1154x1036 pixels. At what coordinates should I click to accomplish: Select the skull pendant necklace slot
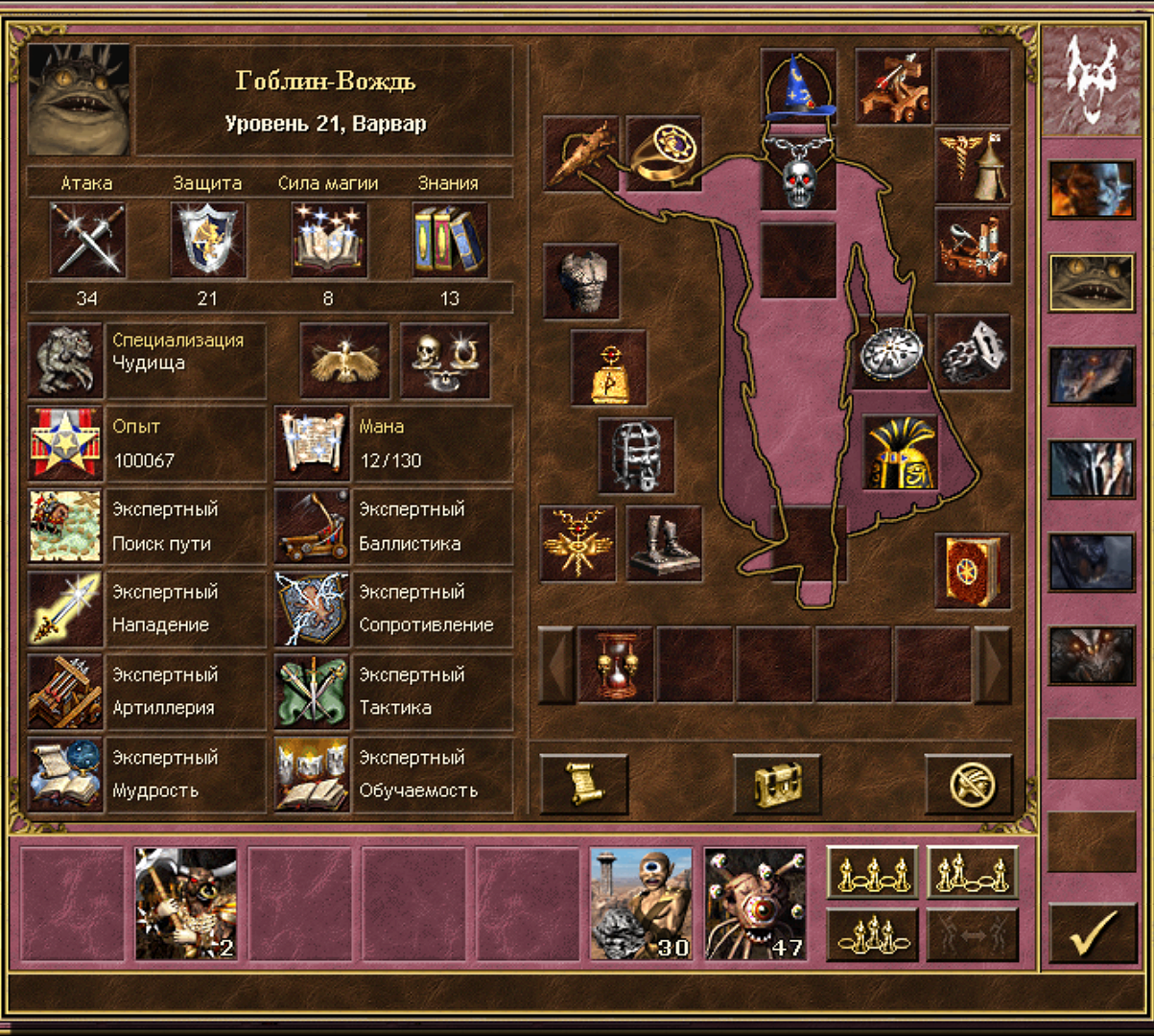[798, 174]
